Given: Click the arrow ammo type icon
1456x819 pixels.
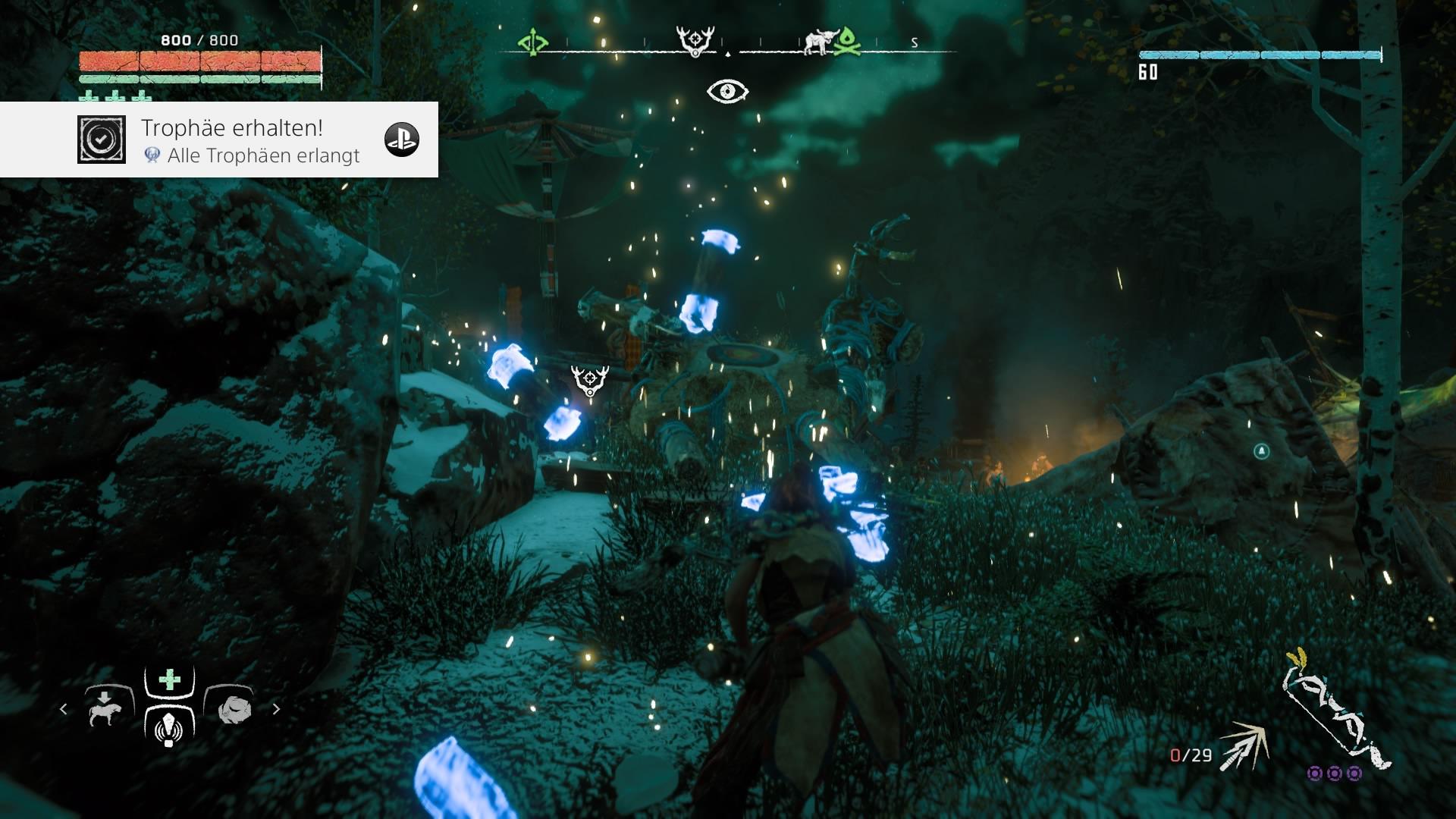Looking at the screenshot, I should point(1243,746).
